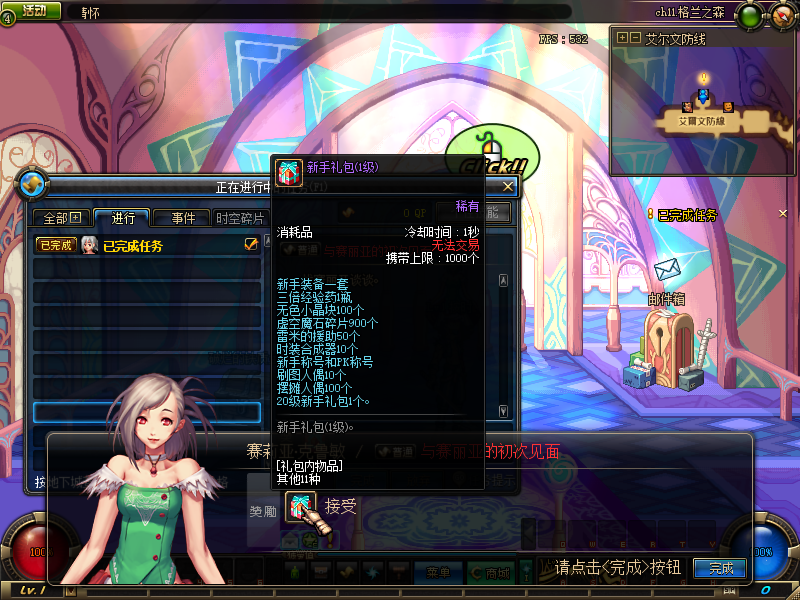The image size is (800, 600).
Task: Open the 菜单 menu button
Action: (437, 572)
